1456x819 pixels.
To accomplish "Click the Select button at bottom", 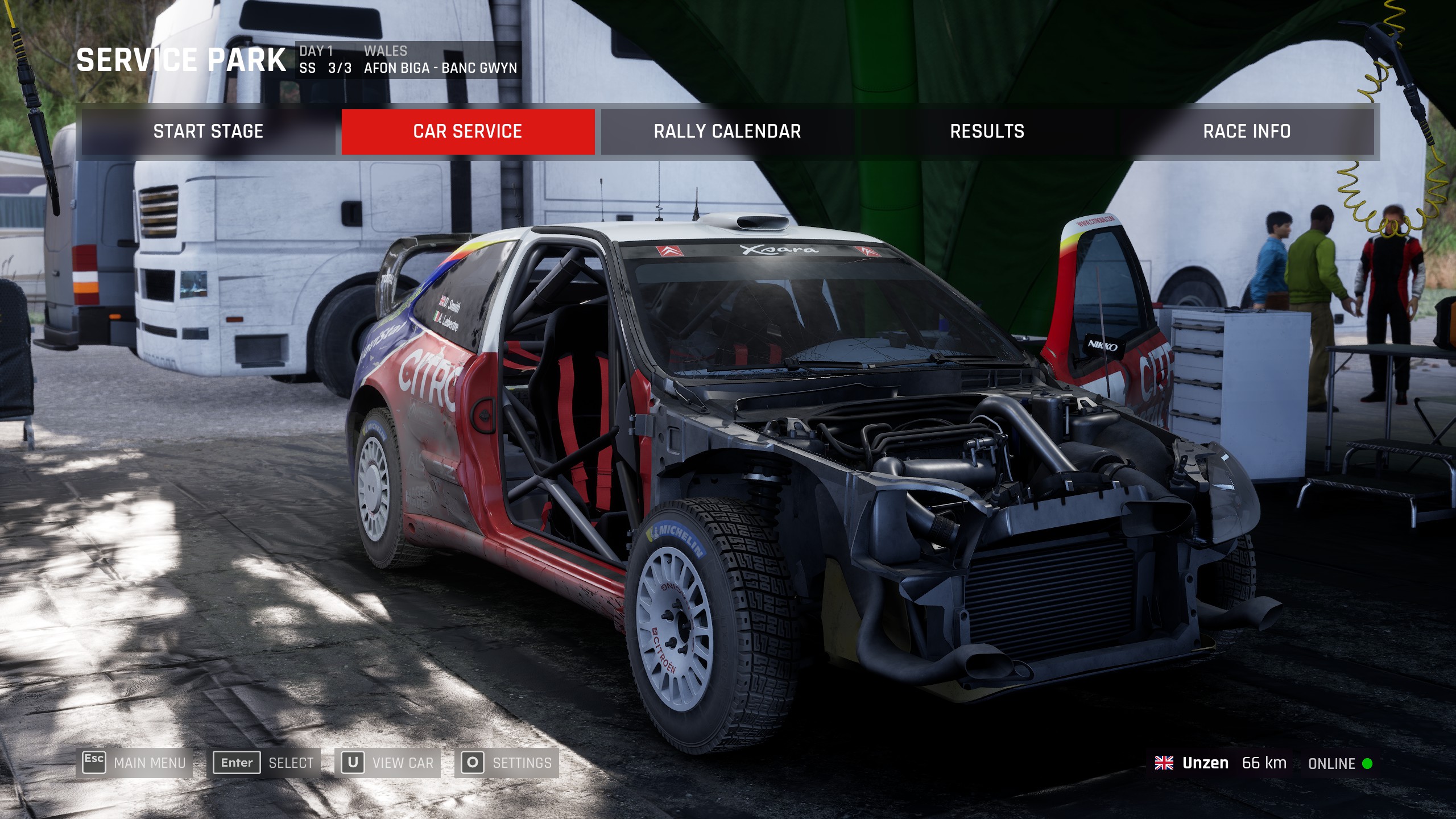I will pyautogui.click(x=264, y=763).
